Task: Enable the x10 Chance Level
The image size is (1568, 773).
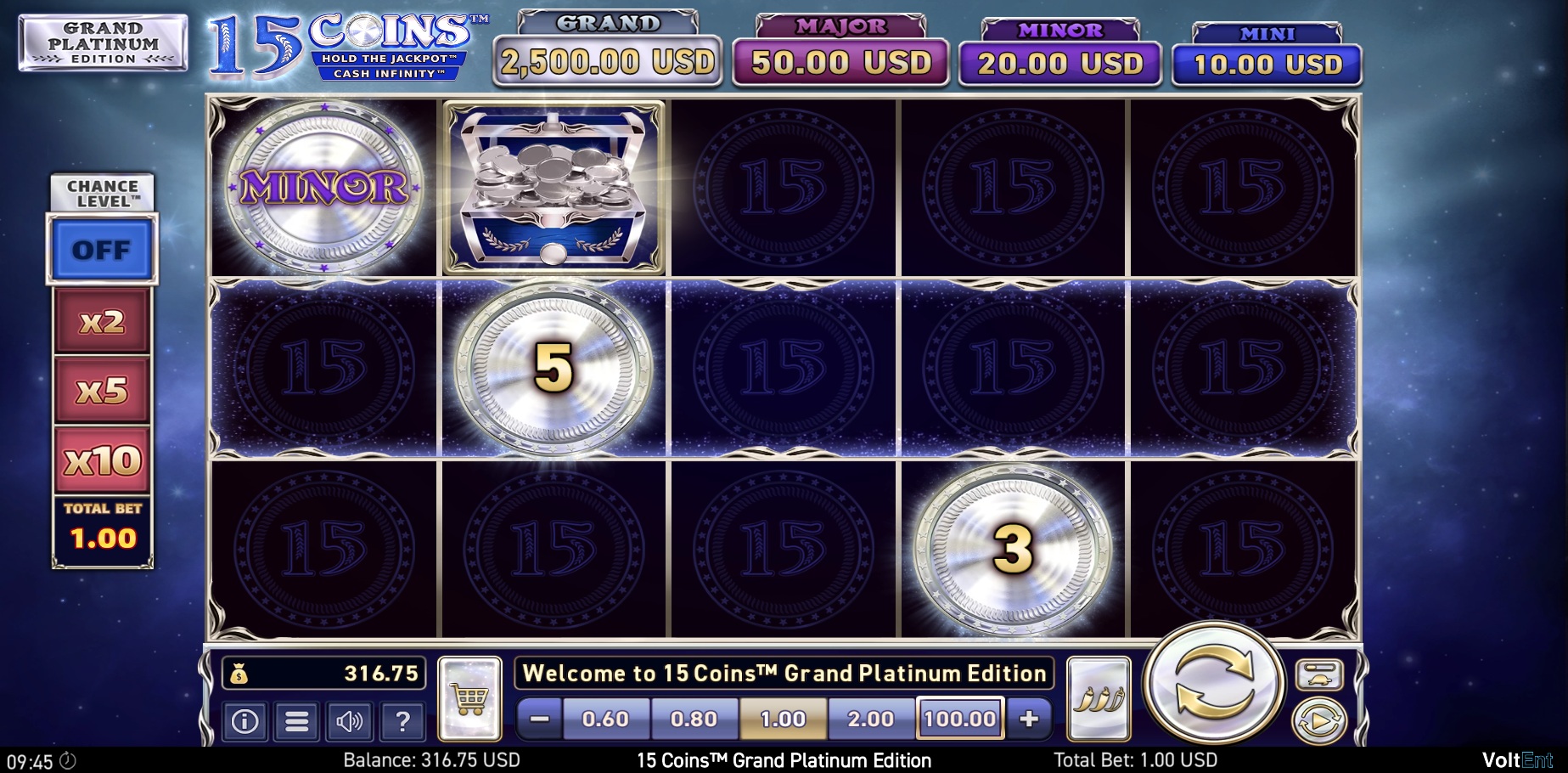Action: pos(102,459)
